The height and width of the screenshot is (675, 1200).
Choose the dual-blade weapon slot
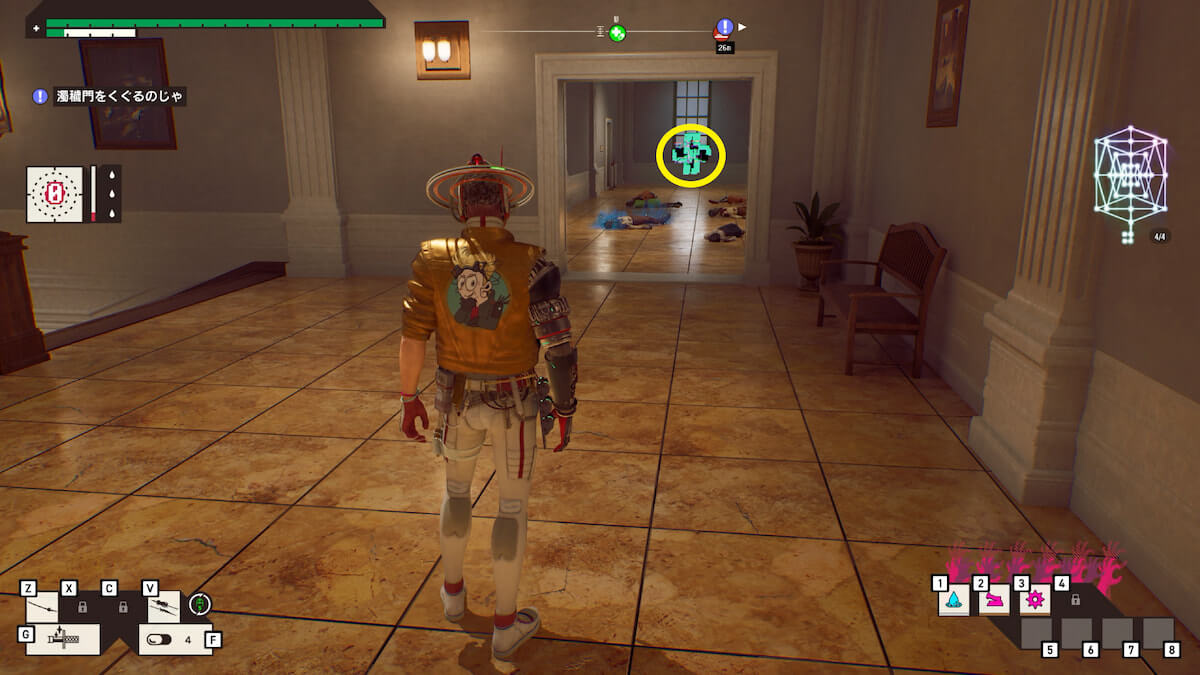click(164, 607)
